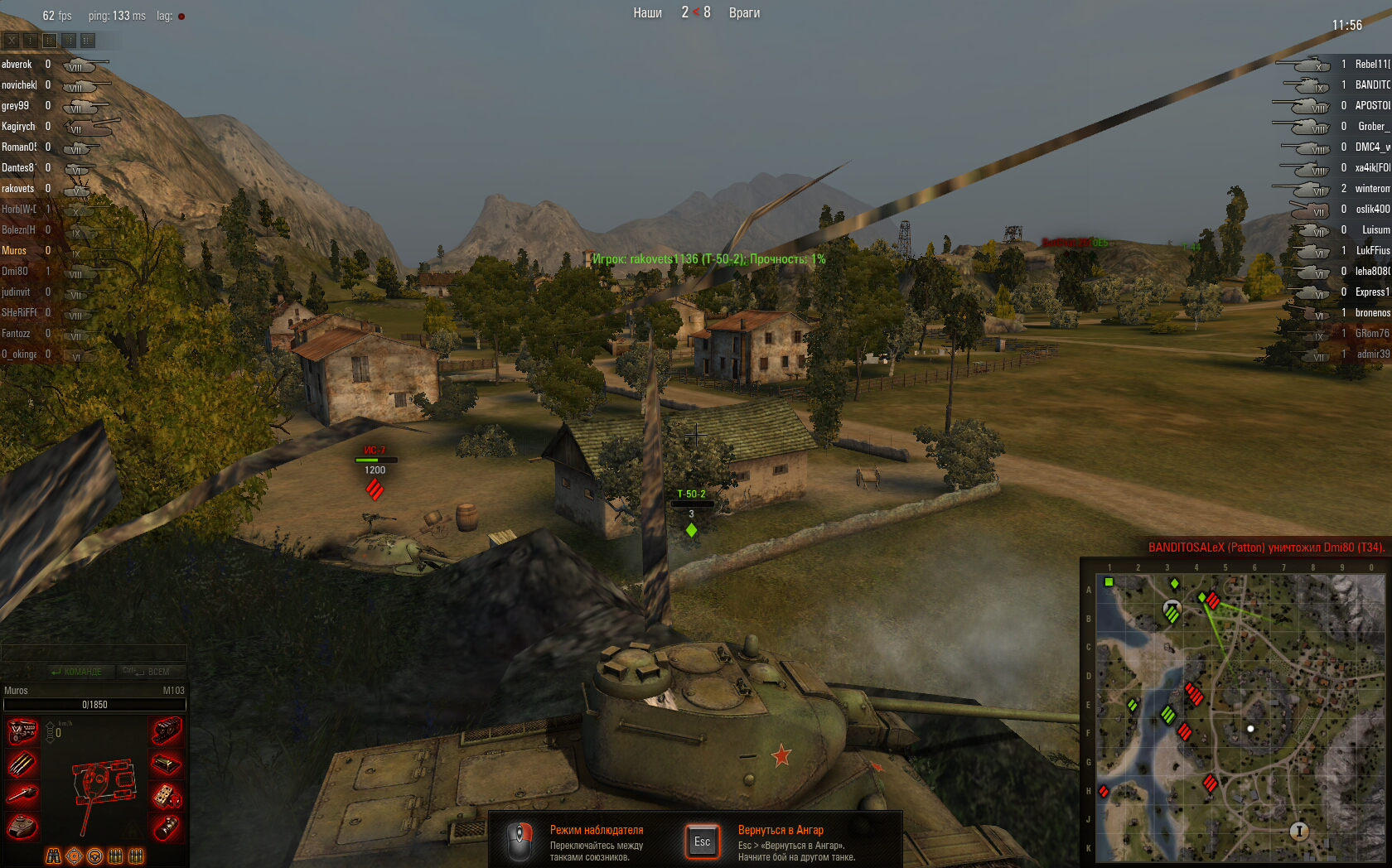Click the binoculars crew commander icon
Screen dimensions: 1392x868
coord(54,856)
